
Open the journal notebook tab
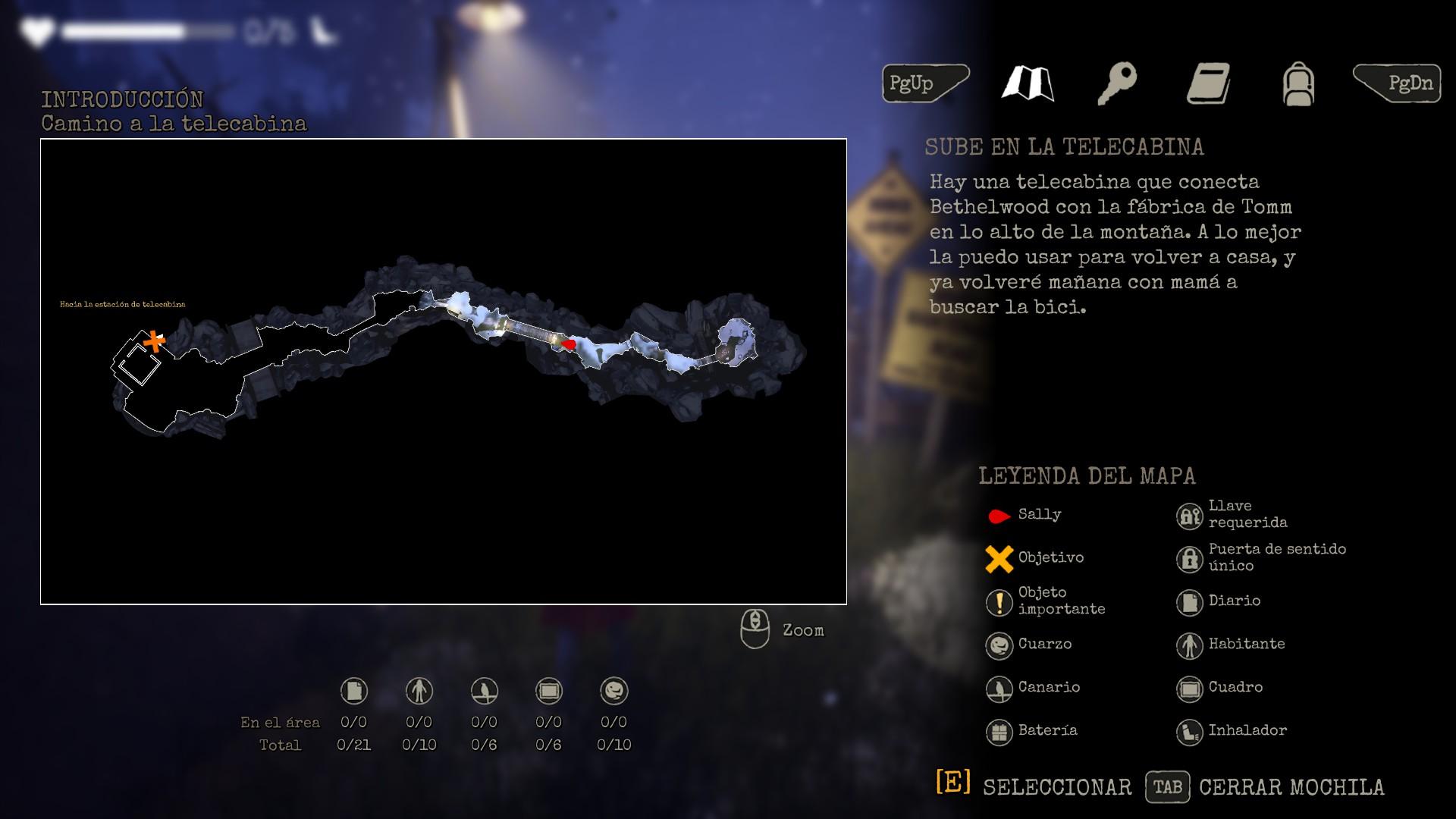pos(1208,83)
